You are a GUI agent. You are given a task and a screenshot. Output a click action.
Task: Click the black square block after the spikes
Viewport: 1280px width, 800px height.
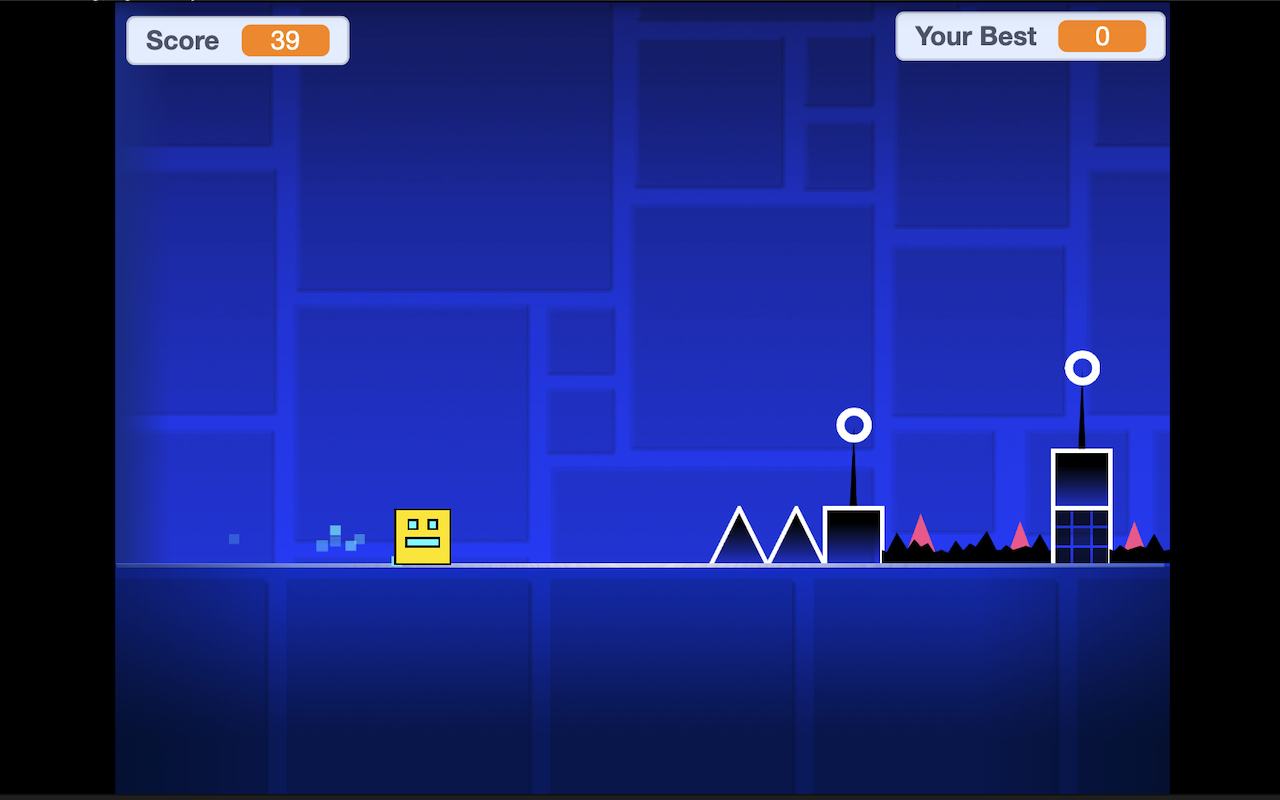click(x=852, y=535)
